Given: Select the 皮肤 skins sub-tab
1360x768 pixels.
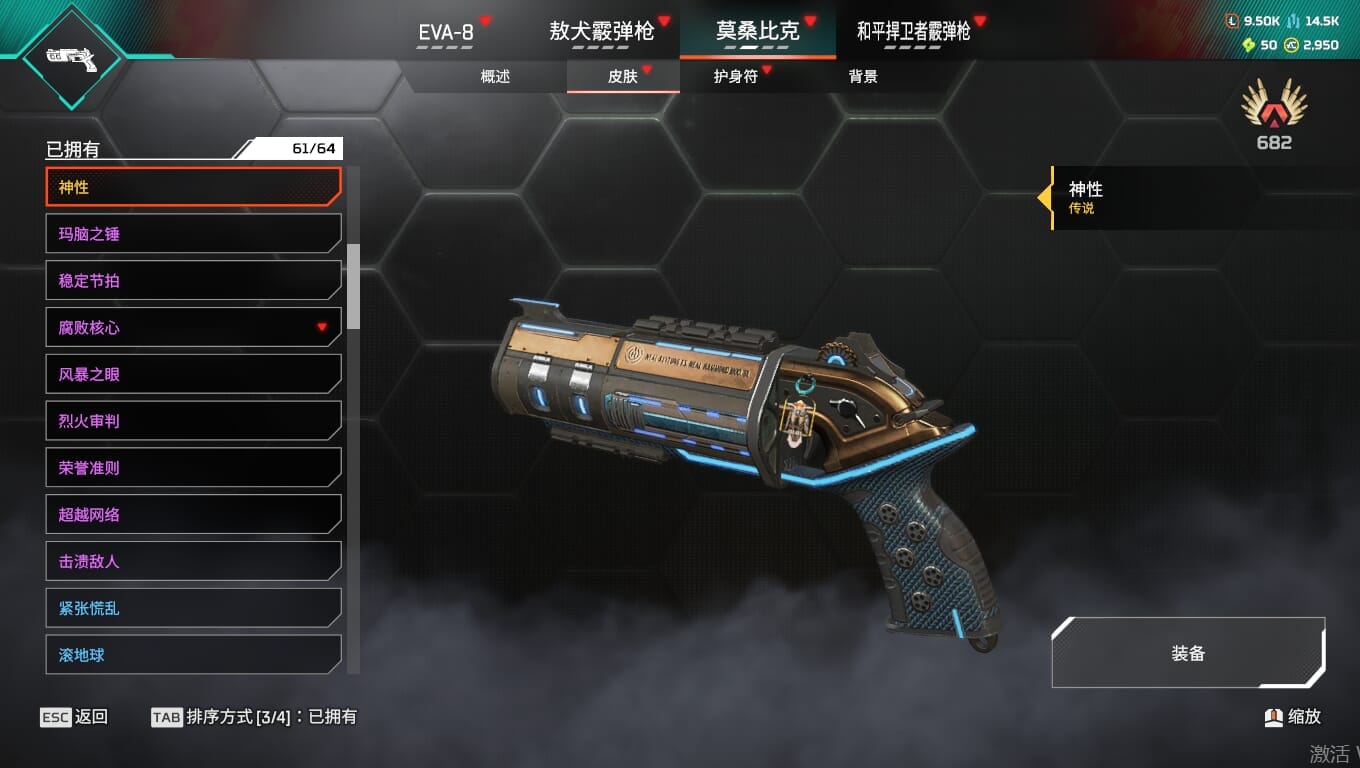Looking at the screenshot, I should [623, 77].
